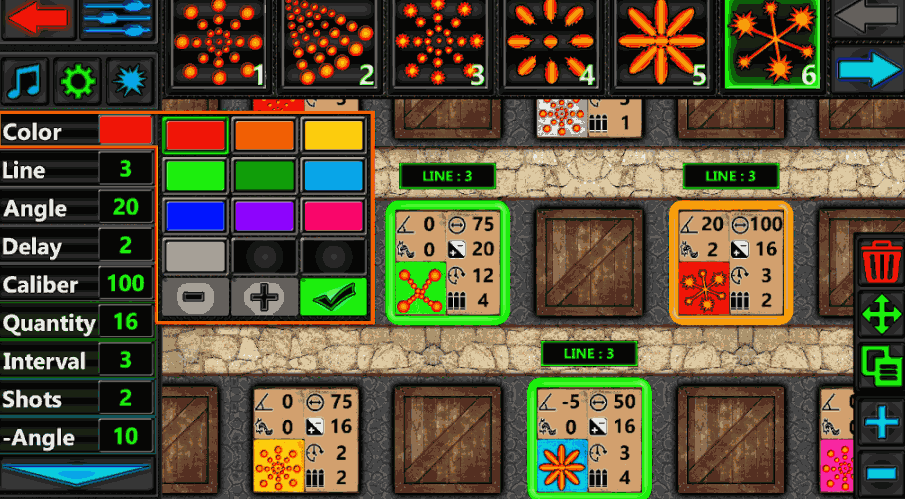The height and width of the screenshot is (499, 905).
Task: Click the red back arrow button
Action: click(x=38, y=19)
